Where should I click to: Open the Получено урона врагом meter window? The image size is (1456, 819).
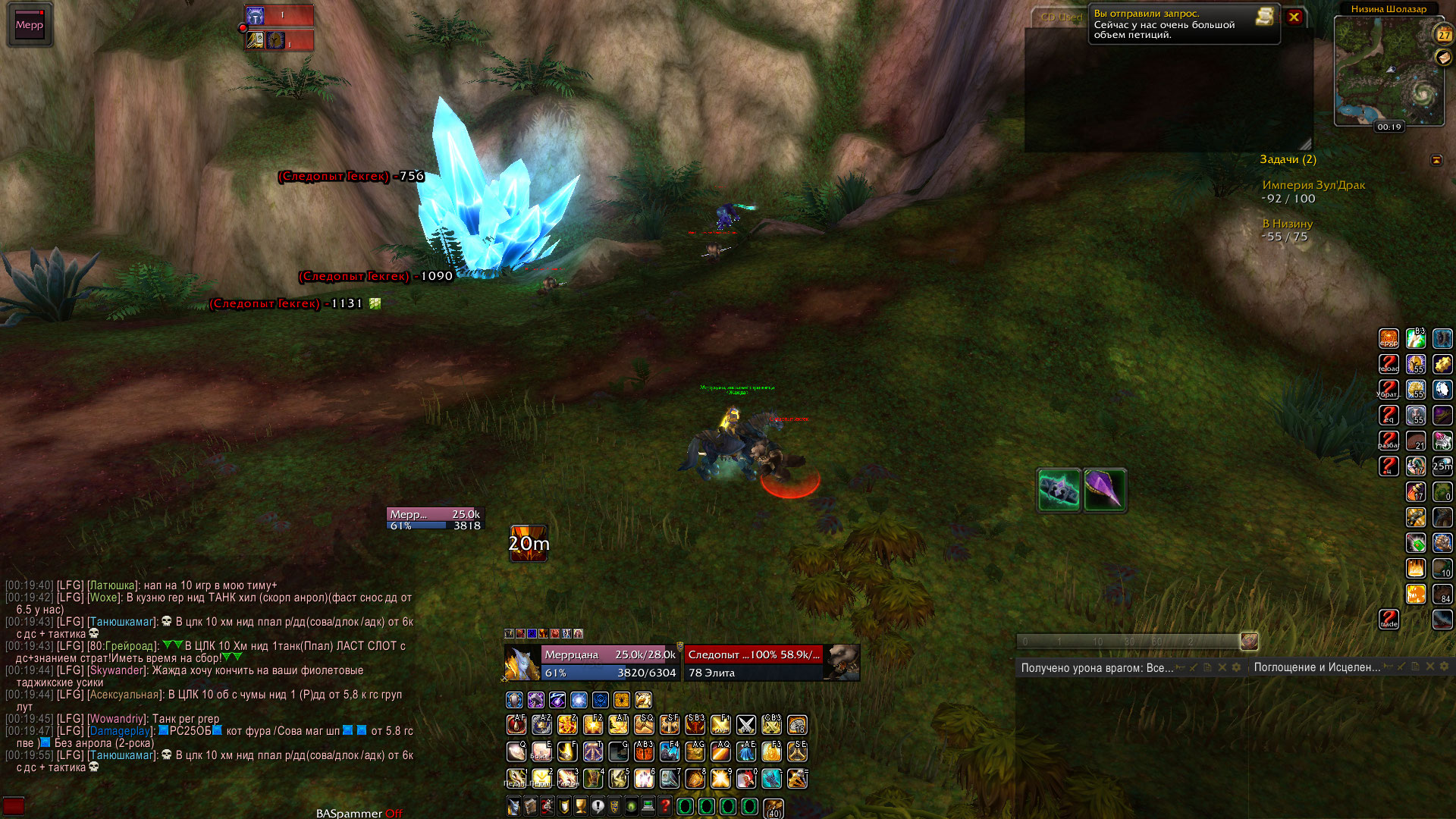pyautogui.click(x=1096, y=667)
